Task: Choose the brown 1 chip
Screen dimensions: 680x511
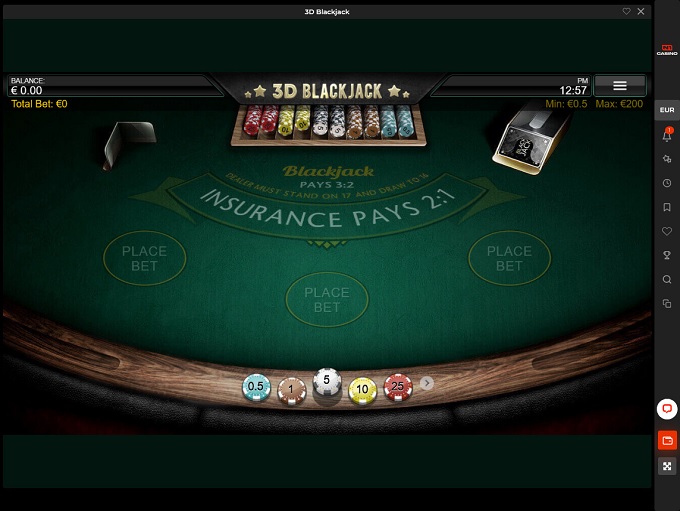Action: [x=290, y=391]
